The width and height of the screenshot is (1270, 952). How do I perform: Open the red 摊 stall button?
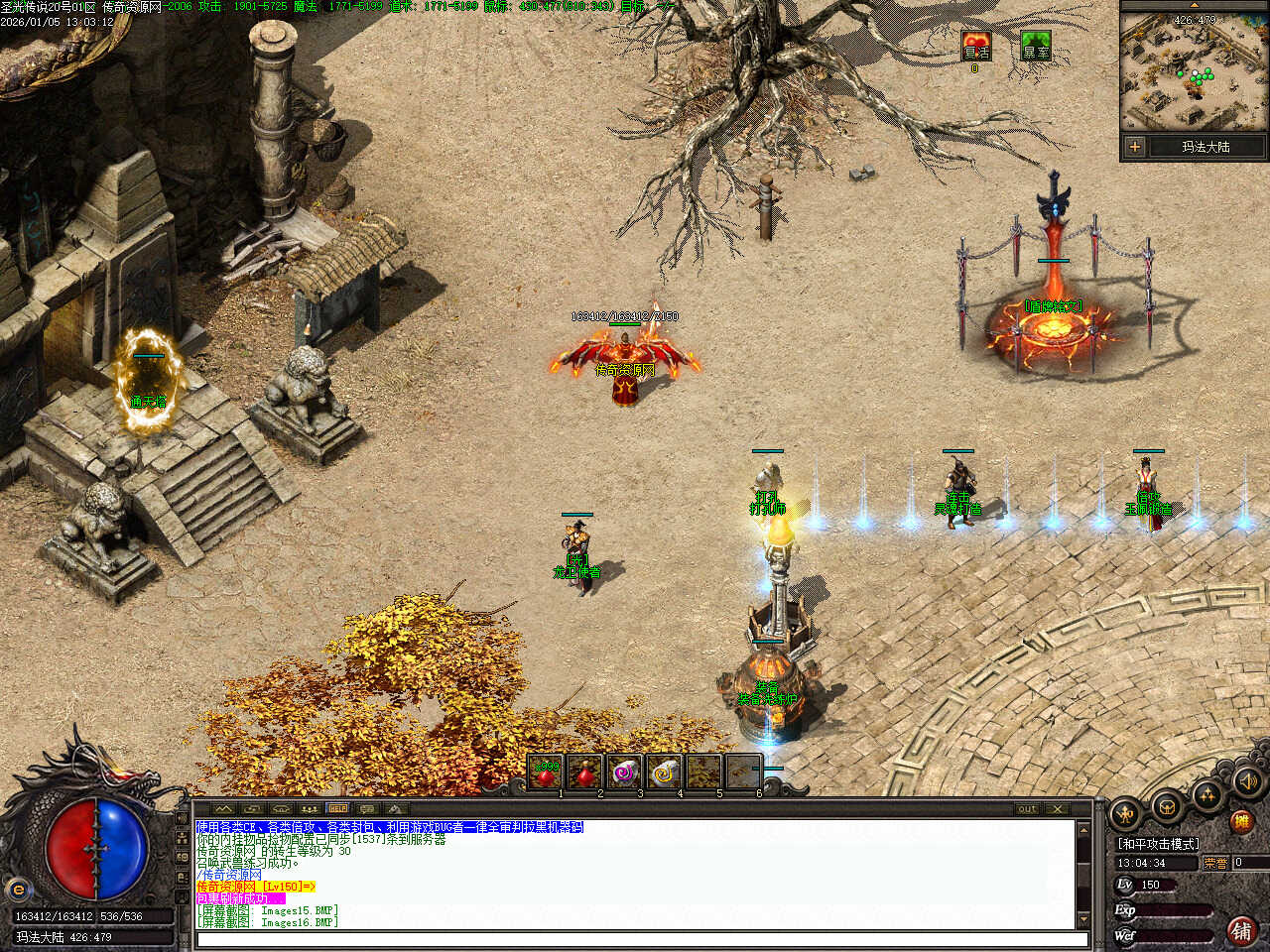pyautogui.click(x=1240, y=821)
